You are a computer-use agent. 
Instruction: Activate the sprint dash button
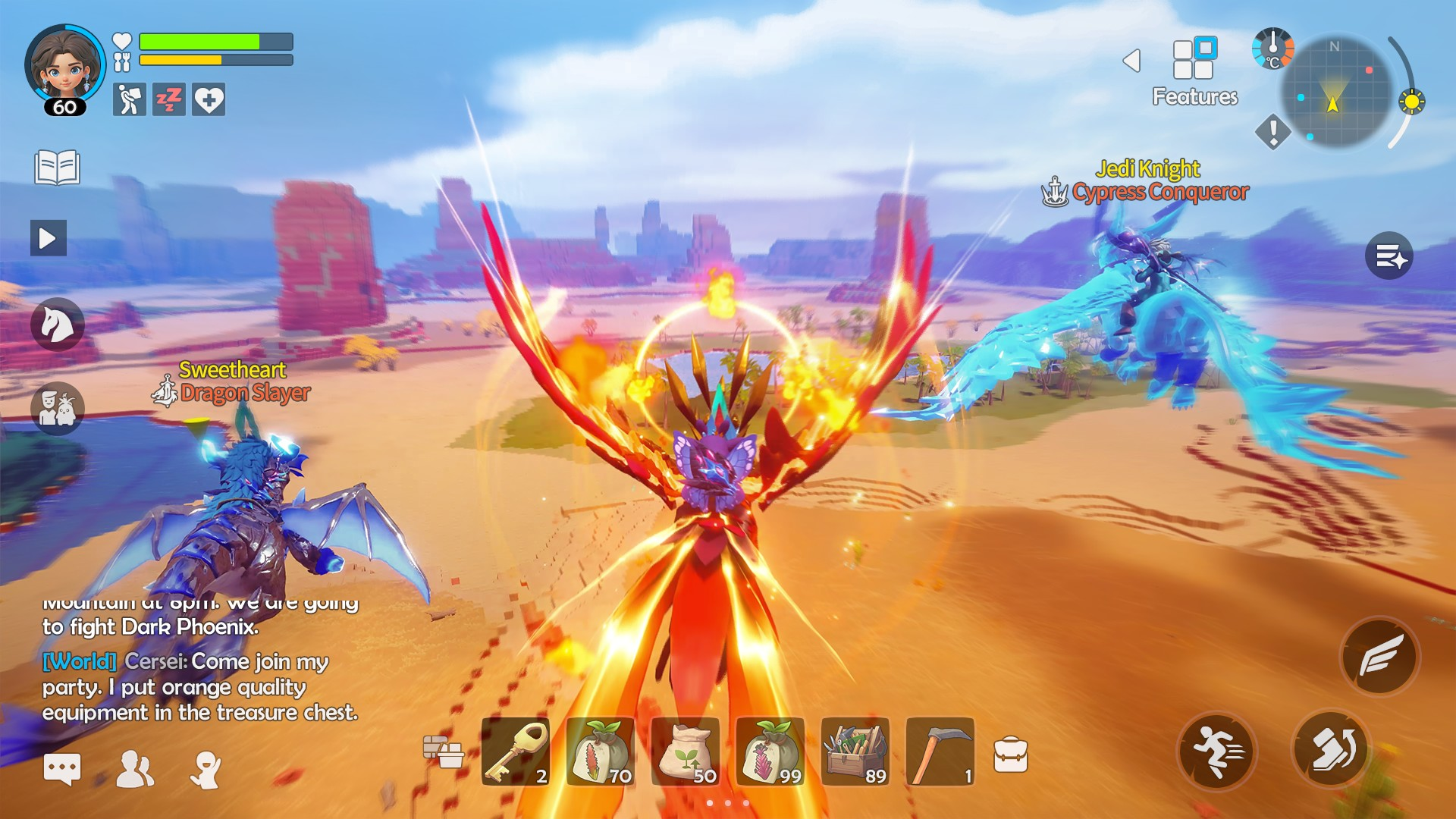[x=1217, y=751]
